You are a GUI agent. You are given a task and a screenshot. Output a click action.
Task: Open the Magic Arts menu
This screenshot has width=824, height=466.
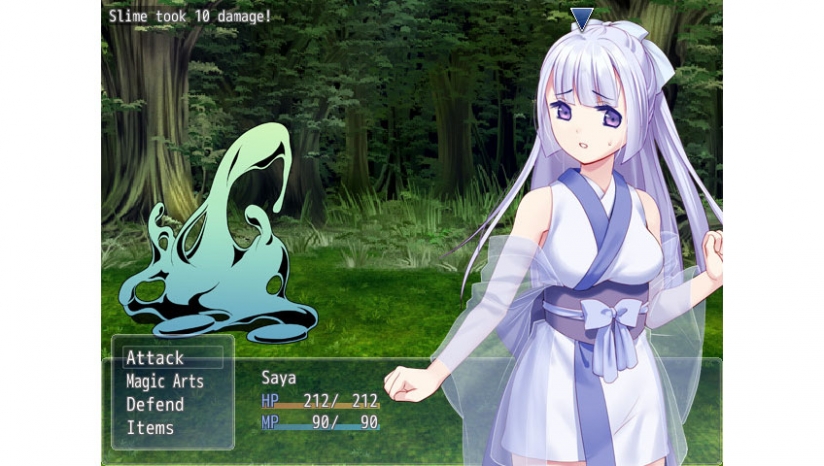pos(165,381)
